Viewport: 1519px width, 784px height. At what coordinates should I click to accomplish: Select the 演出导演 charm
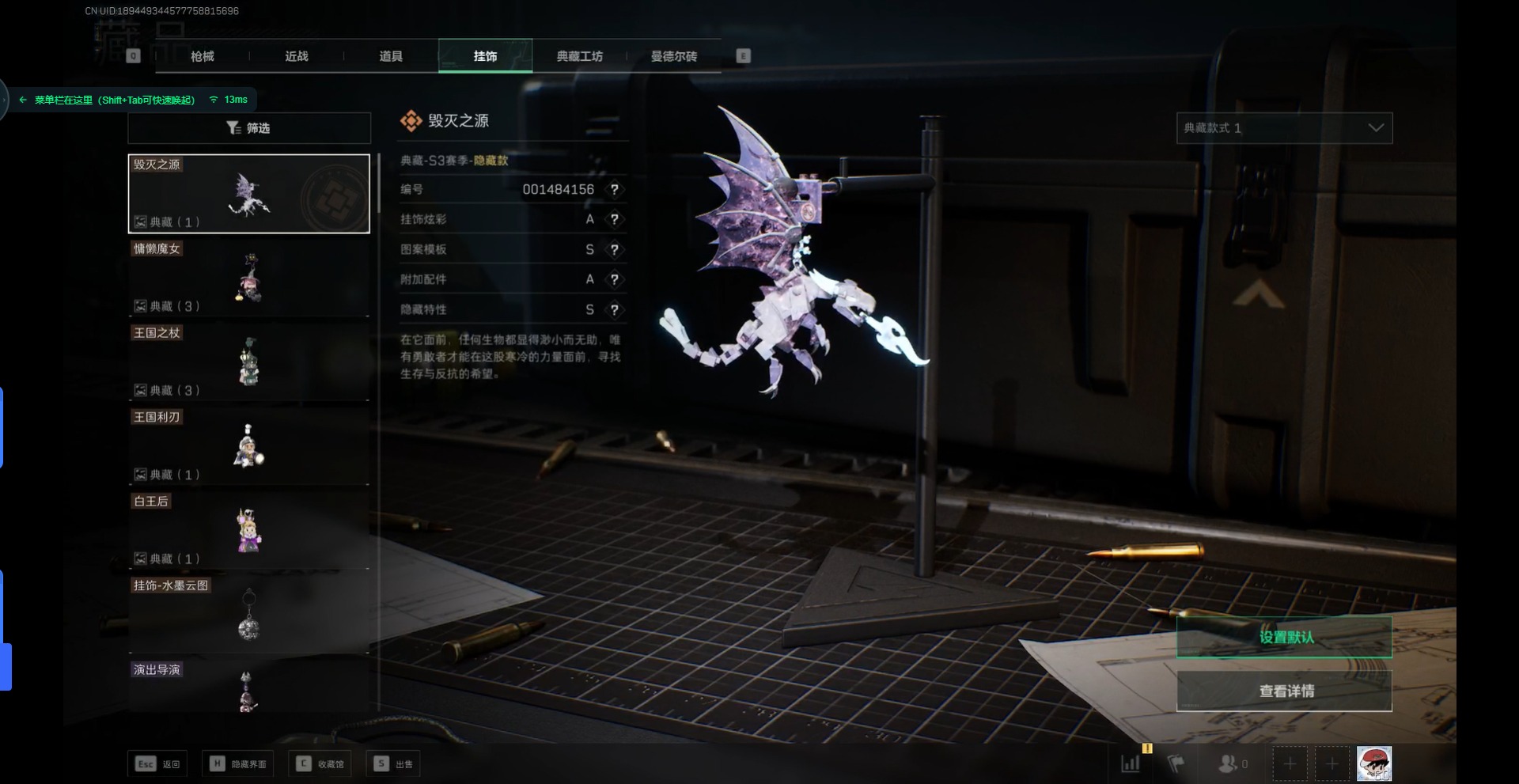click(249, 688)
